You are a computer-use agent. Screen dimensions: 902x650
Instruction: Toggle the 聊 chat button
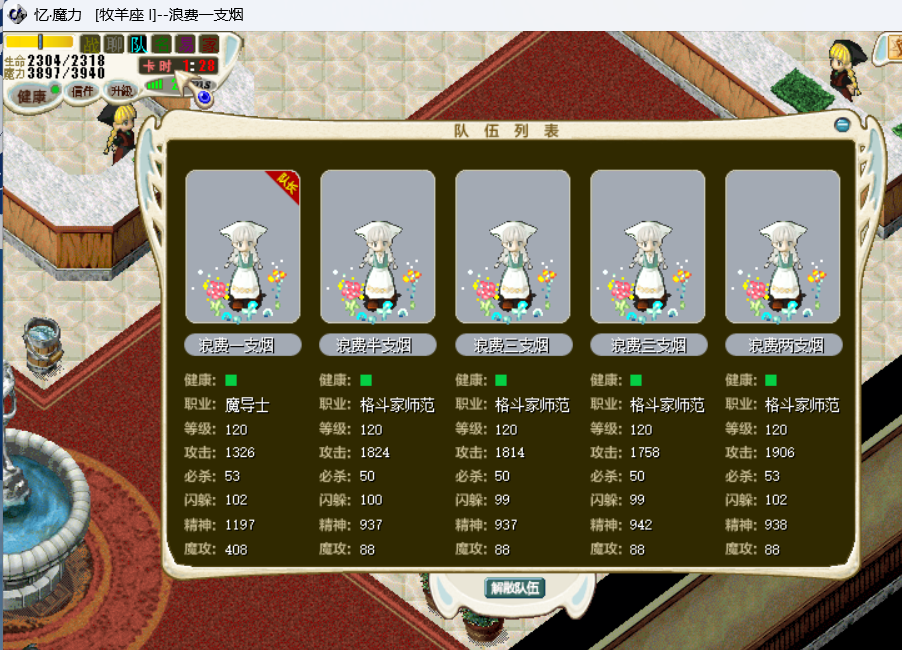coord(114,44)
